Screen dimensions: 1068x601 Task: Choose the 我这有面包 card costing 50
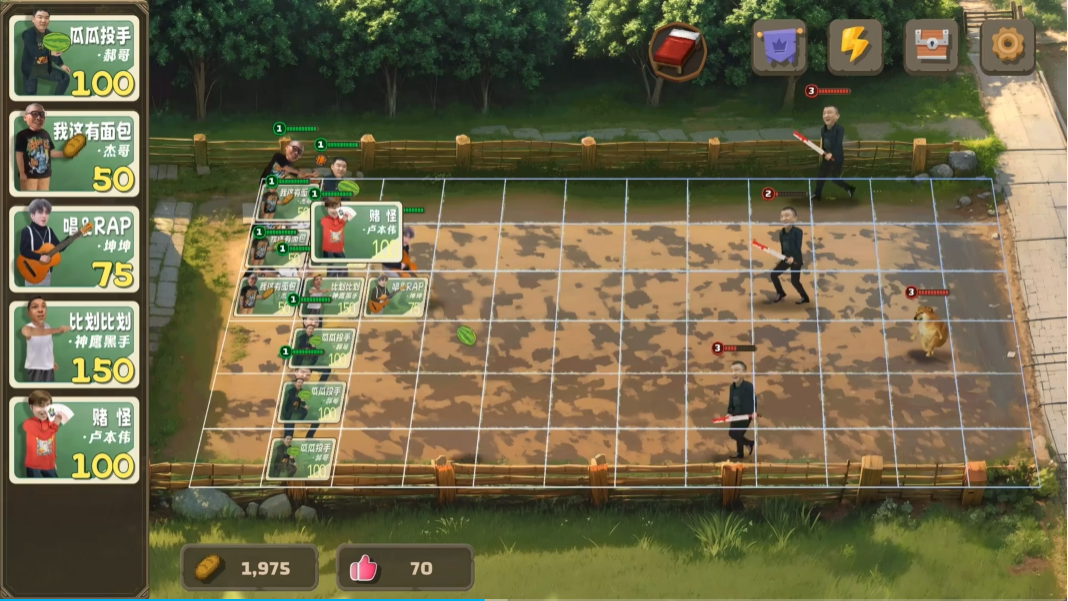(x=75, y=153)
